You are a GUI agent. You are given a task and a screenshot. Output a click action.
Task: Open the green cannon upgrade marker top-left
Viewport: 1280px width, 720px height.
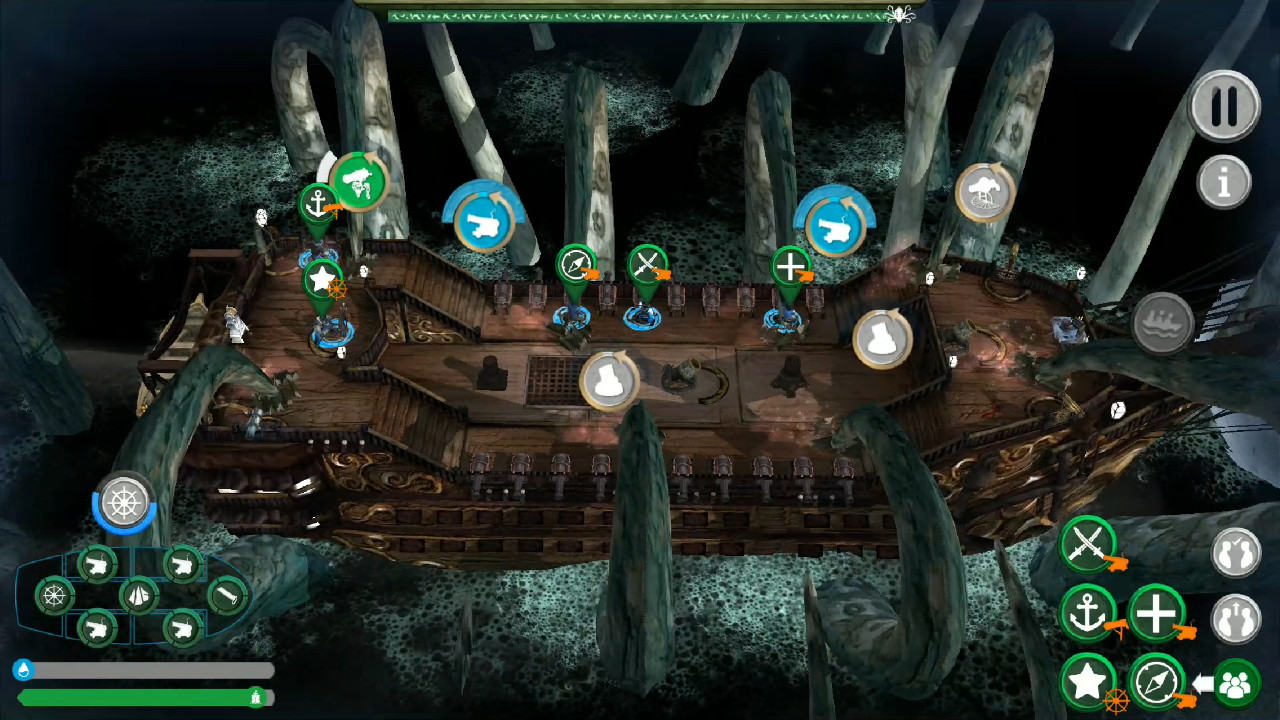(358, 183)
